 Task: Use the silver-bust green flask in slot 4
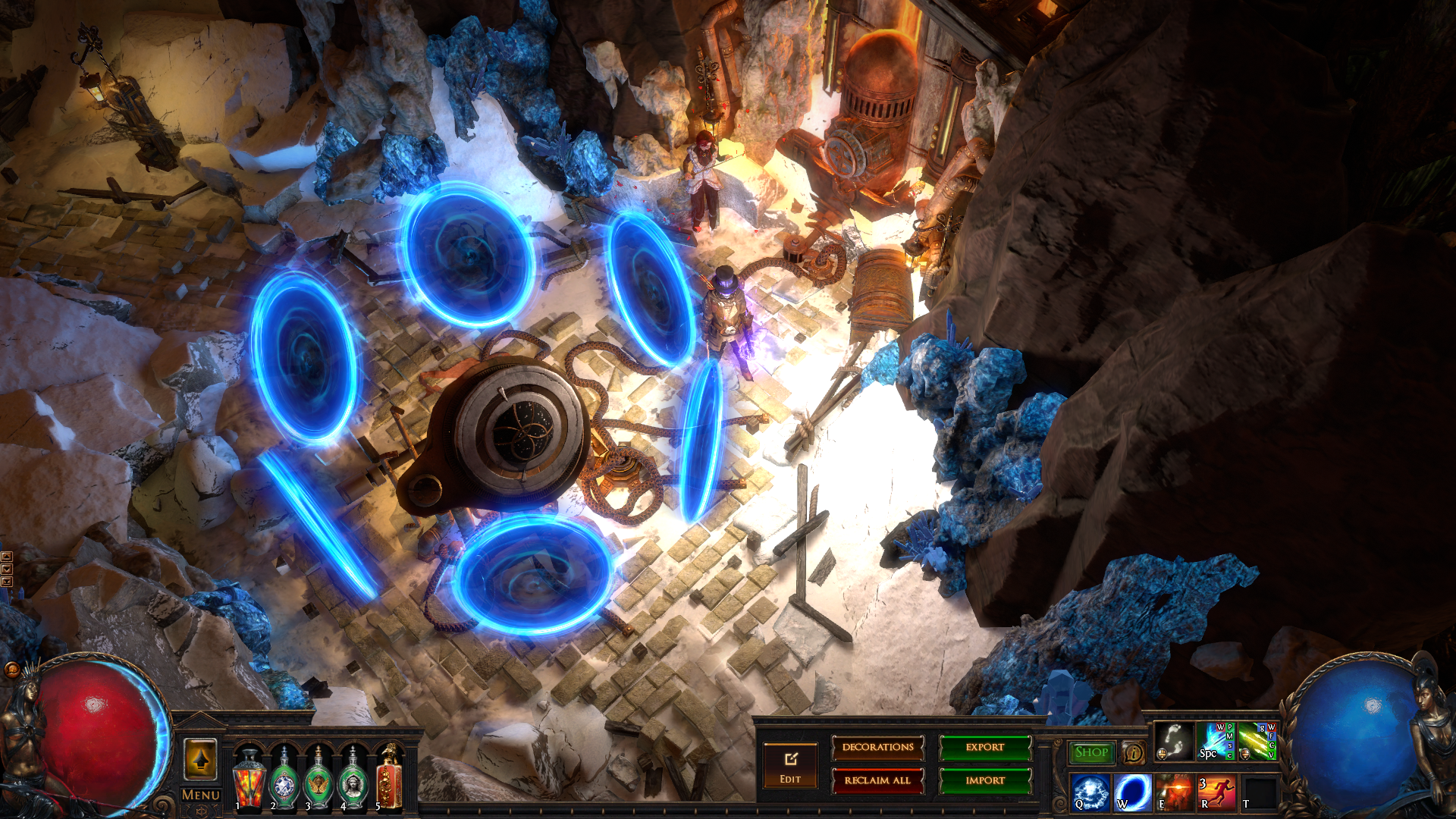point(353,778)
